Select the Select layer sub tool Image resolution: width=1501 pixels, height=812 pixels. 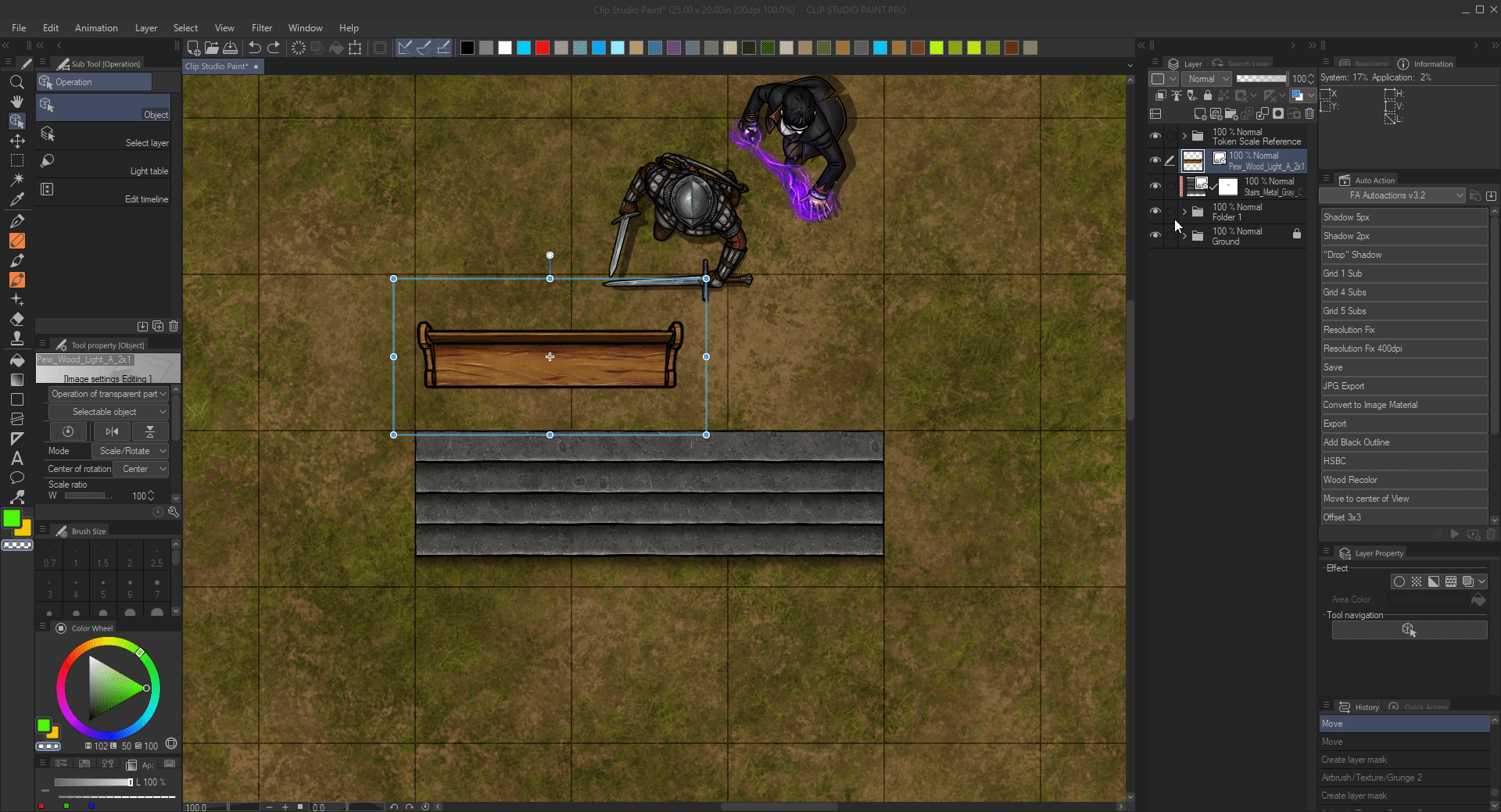click(103, 135)
